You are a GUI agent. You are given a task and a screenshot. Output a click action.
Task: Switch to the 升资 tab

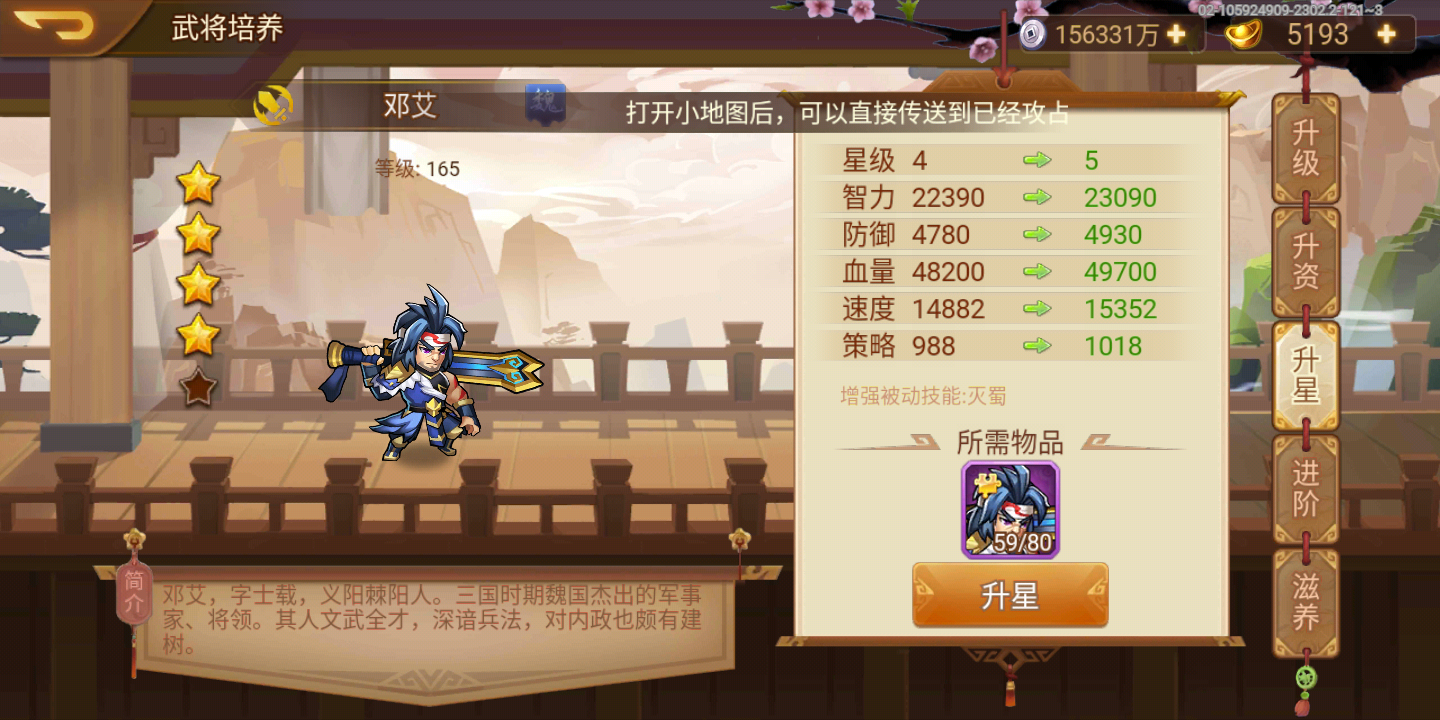click(x=1305, y=262)
